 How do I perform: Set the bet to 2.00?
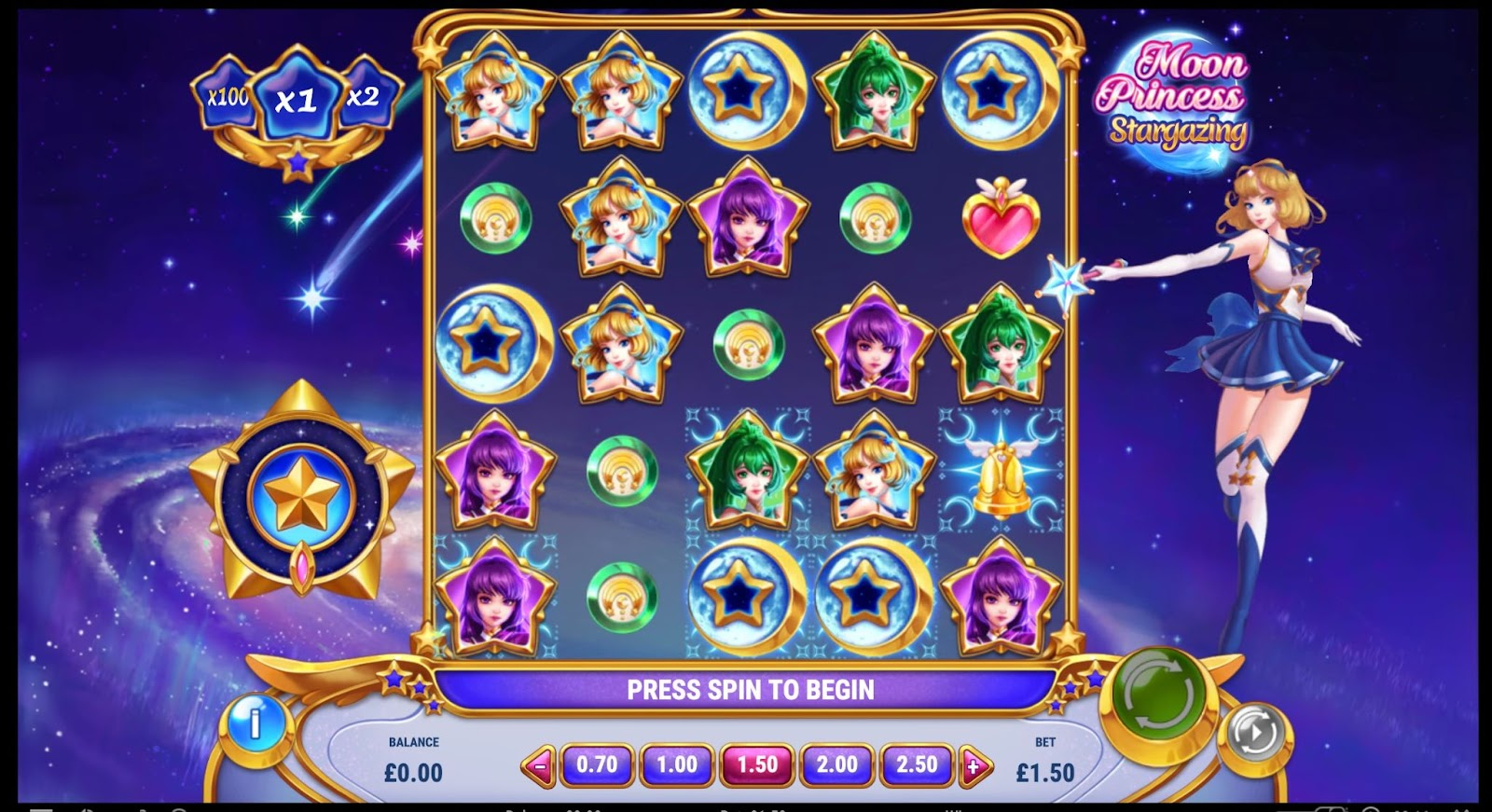pos(837,765)
